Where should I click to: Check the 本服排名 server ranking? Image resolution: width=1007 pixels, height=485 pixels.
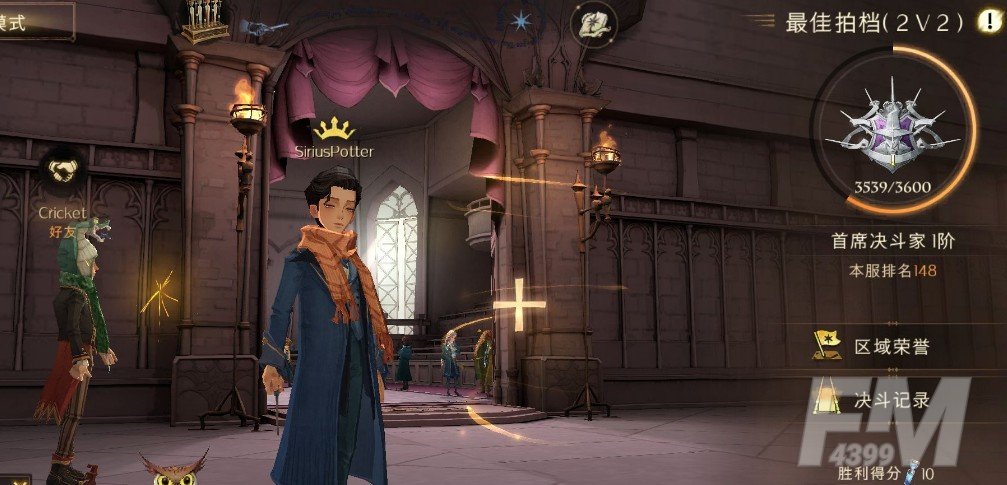tap(893, 270)
